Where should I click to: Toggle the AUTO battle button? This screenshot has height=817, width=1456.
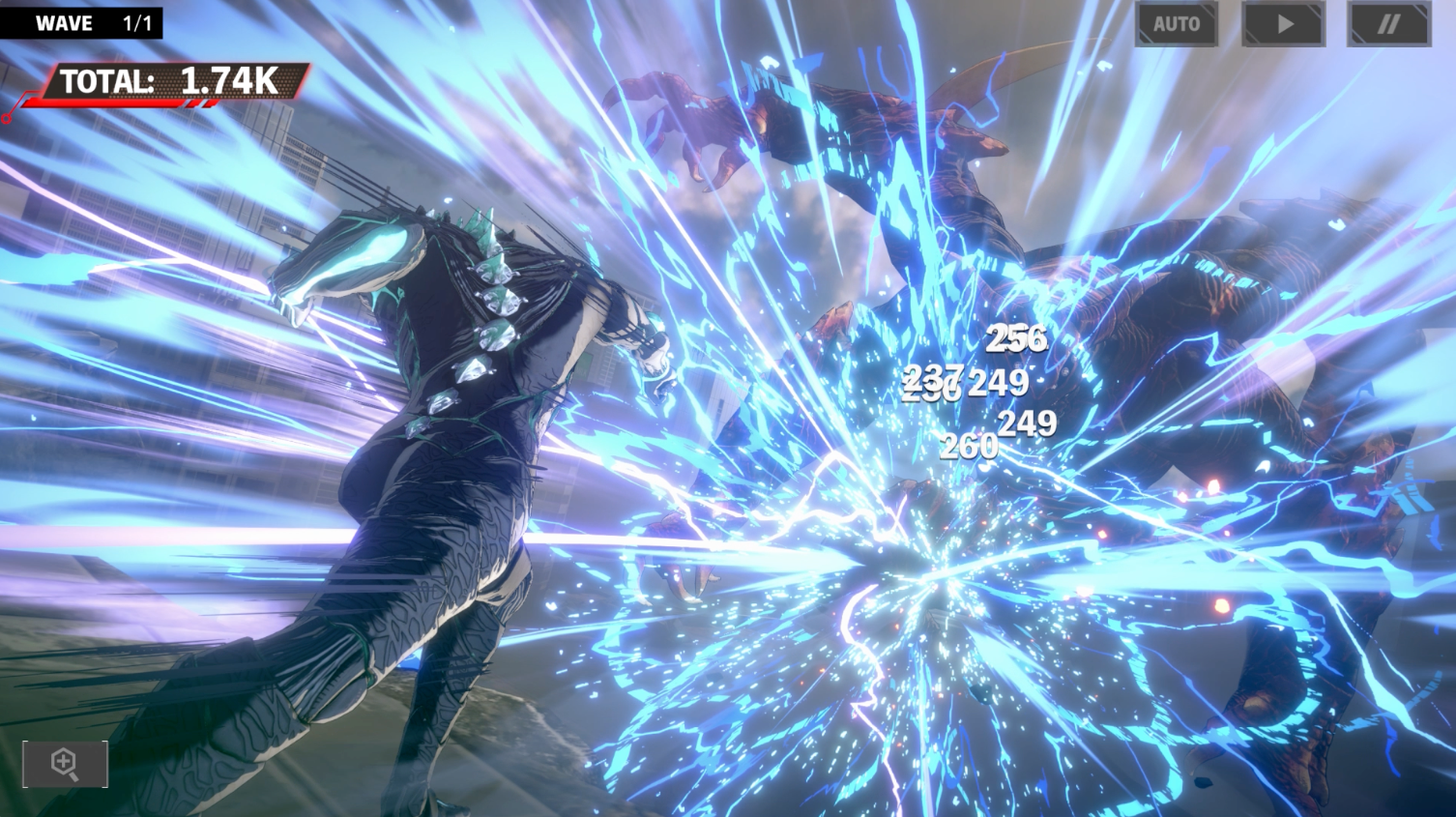point(1176,24)
